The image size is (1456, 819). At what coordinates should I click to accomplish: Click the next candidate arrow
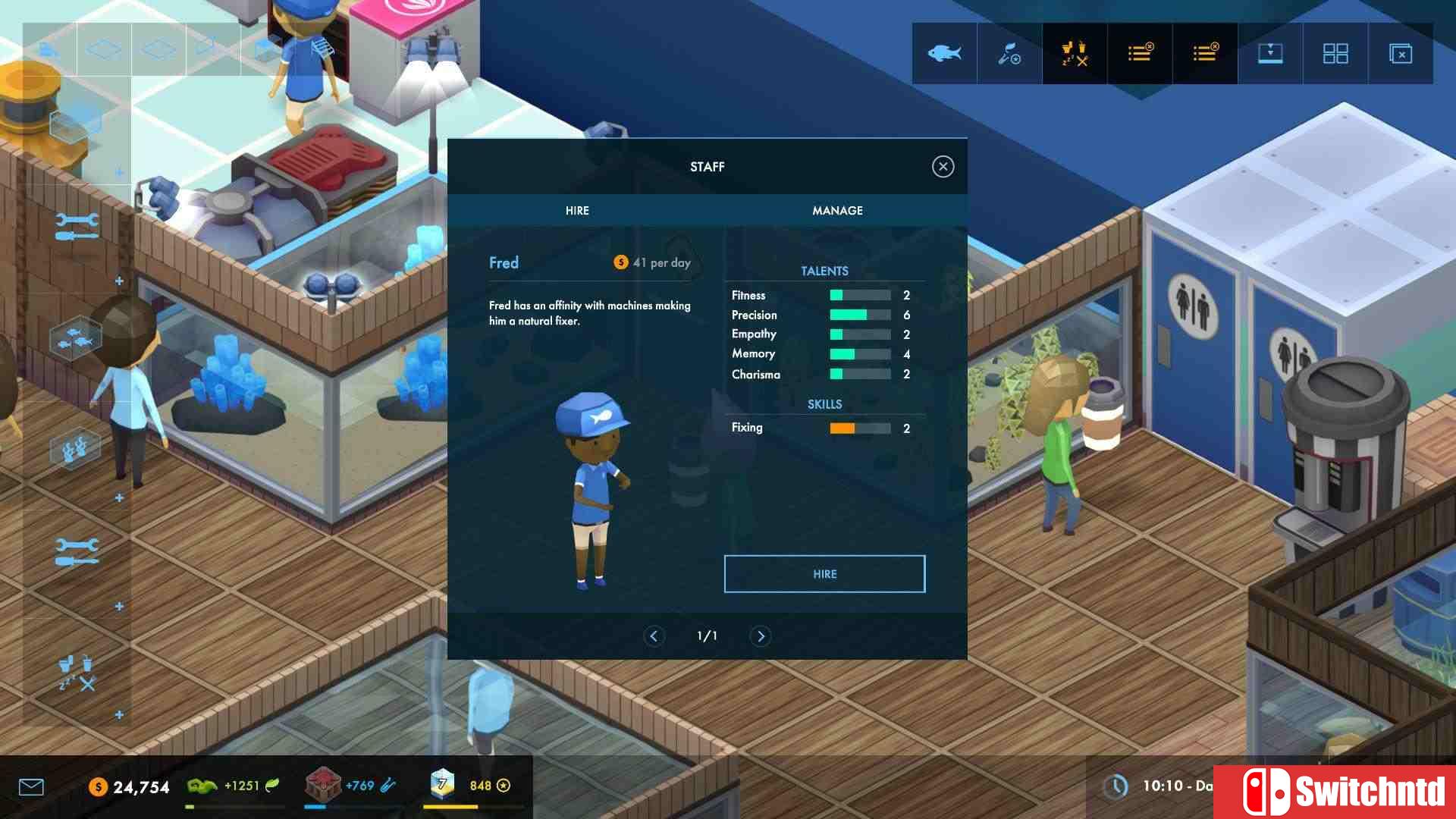point(761,636)
